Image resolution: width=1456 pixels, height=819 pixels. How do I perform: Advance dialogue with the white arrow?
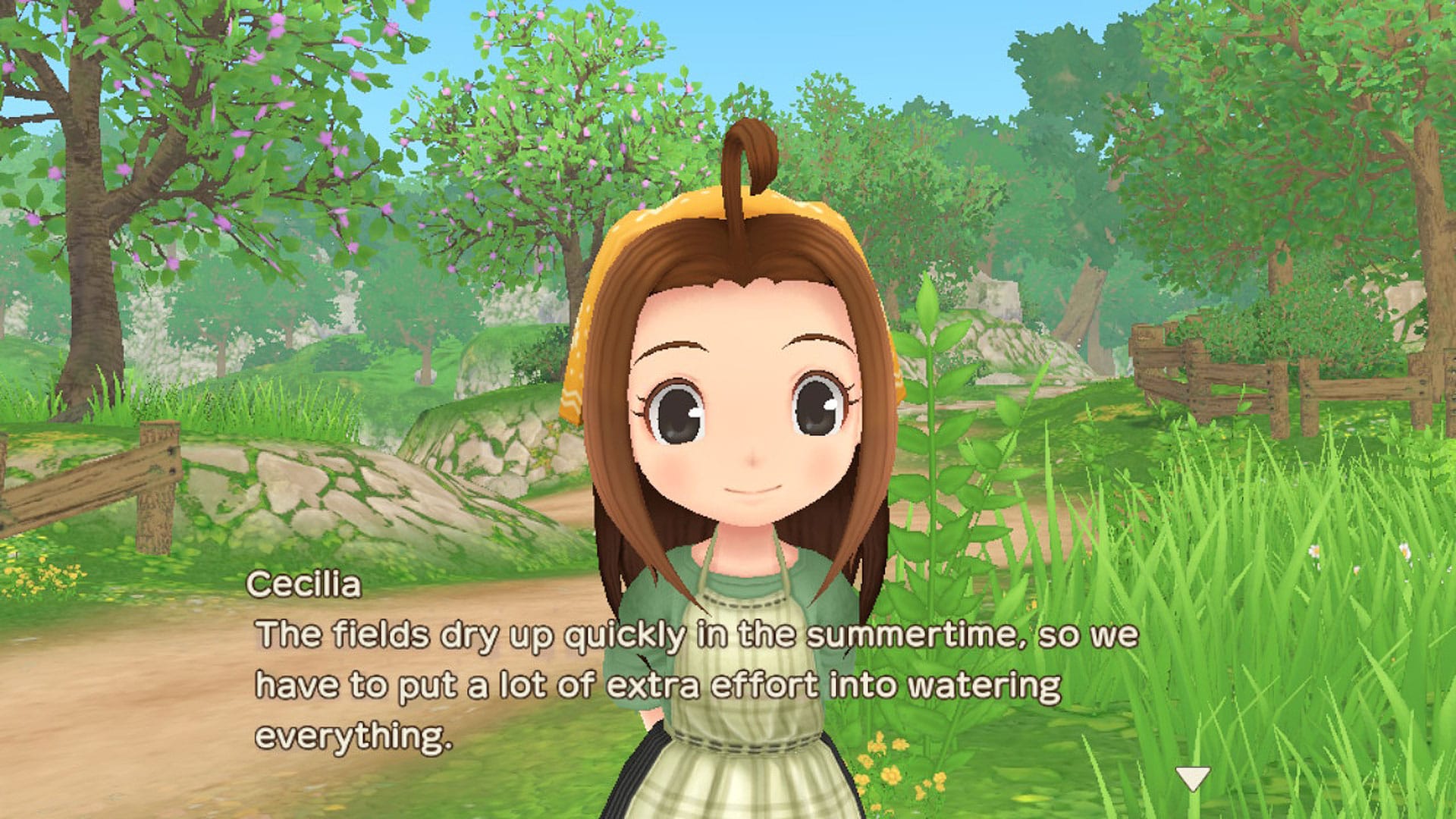[1192, 778]
